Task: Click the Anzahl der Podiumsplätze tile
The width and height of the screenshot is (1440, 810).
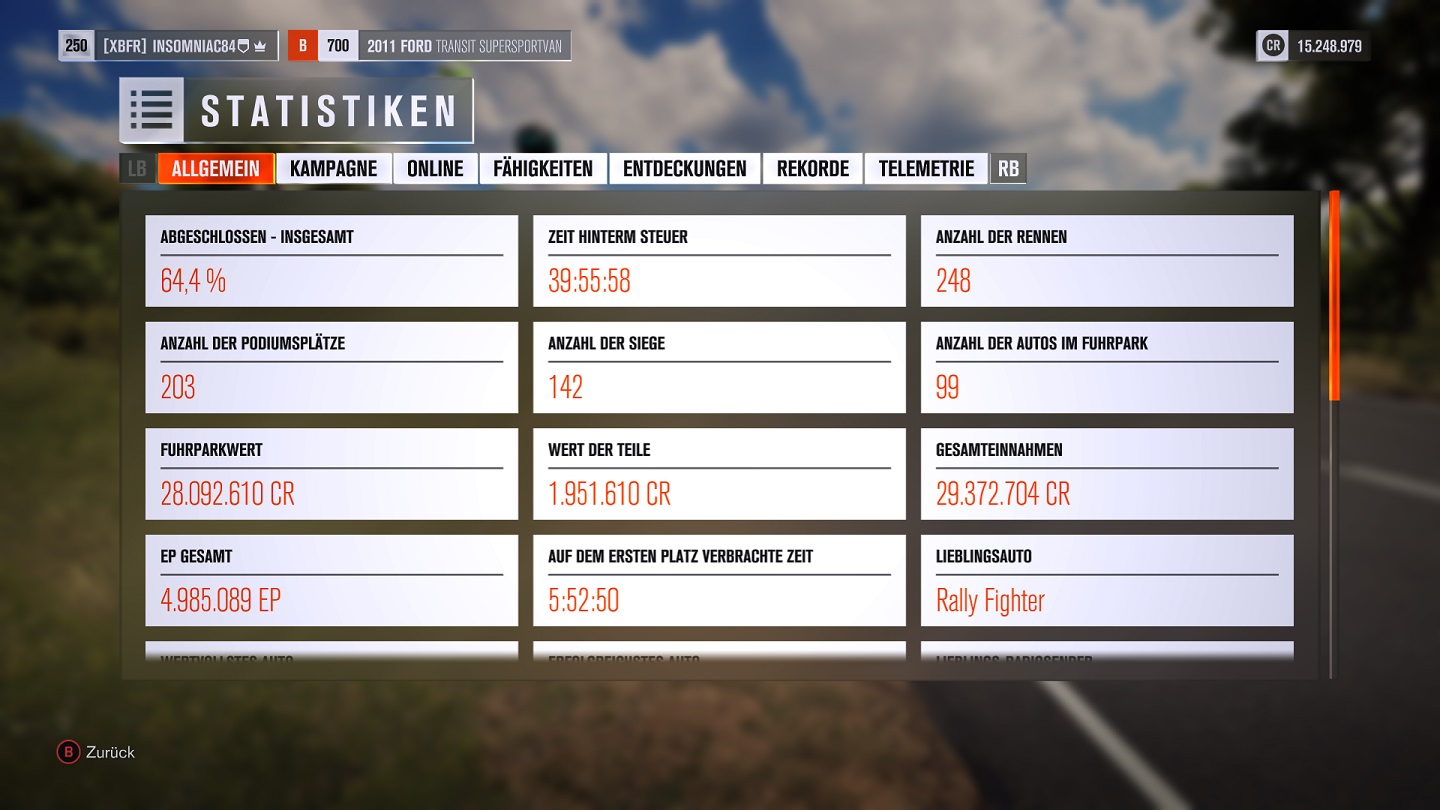Action: pyautogui.click(x=331, y=367)
